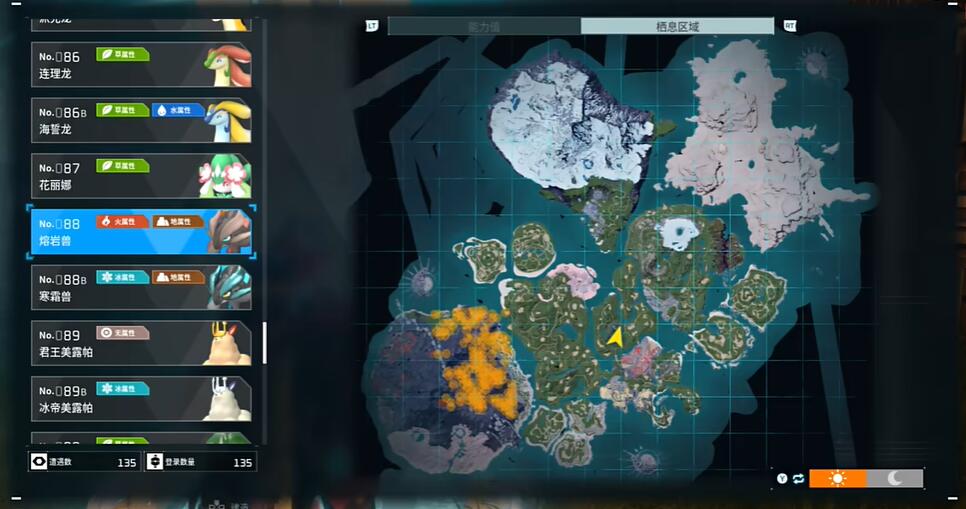Image resolution: width=966 pixels, height=509 pixels.
Task: Select No.086 连理龙 in the list
Action: tap(140, 65)
